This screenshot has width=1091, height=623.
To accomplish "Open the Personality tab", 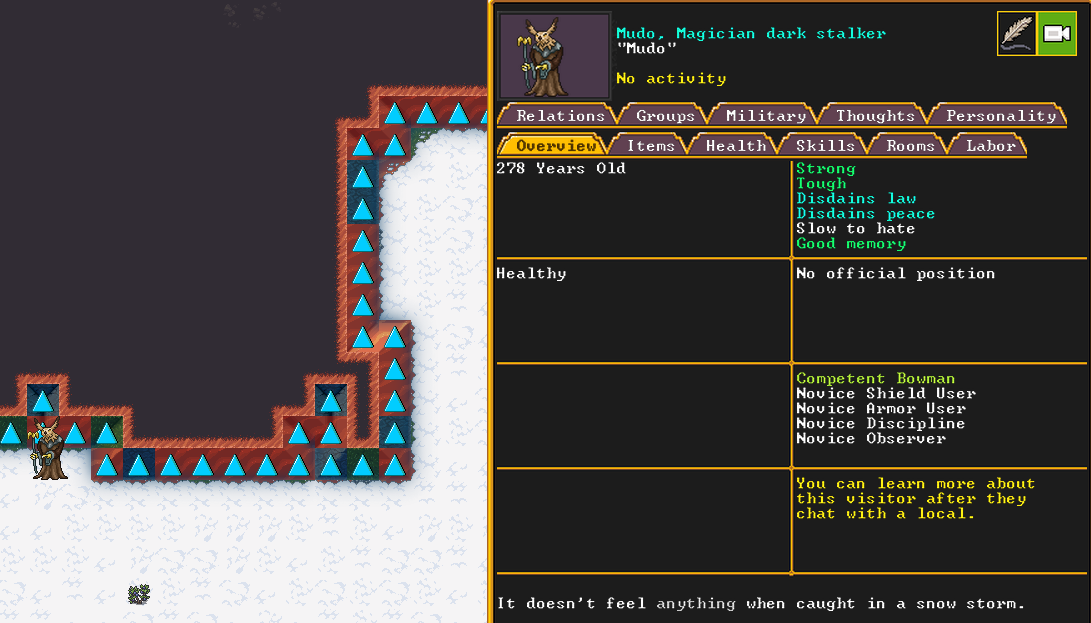I will point(1000,116).
